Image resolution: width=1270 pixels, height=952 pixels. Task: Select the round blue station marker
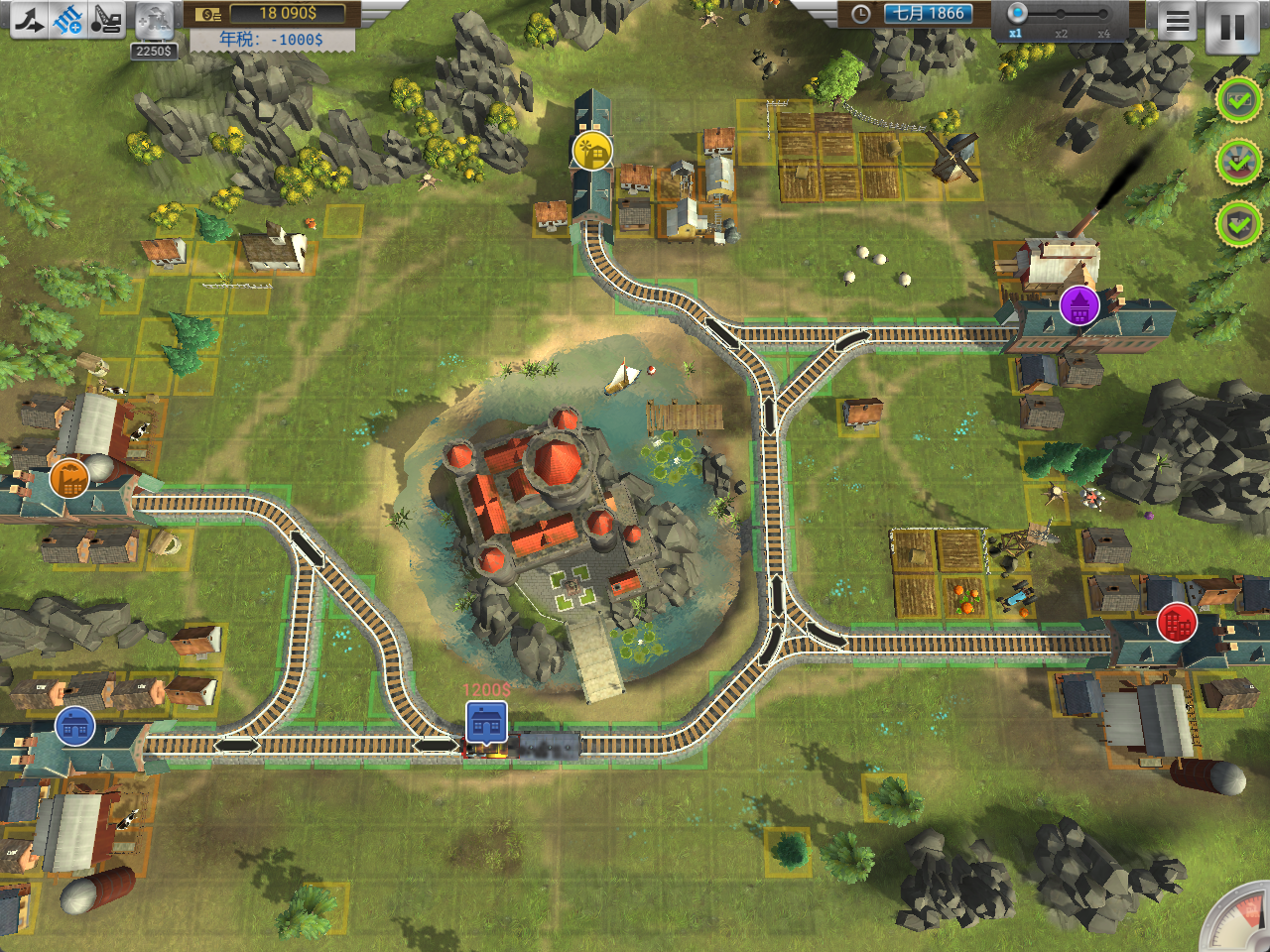tap(74, 727)
